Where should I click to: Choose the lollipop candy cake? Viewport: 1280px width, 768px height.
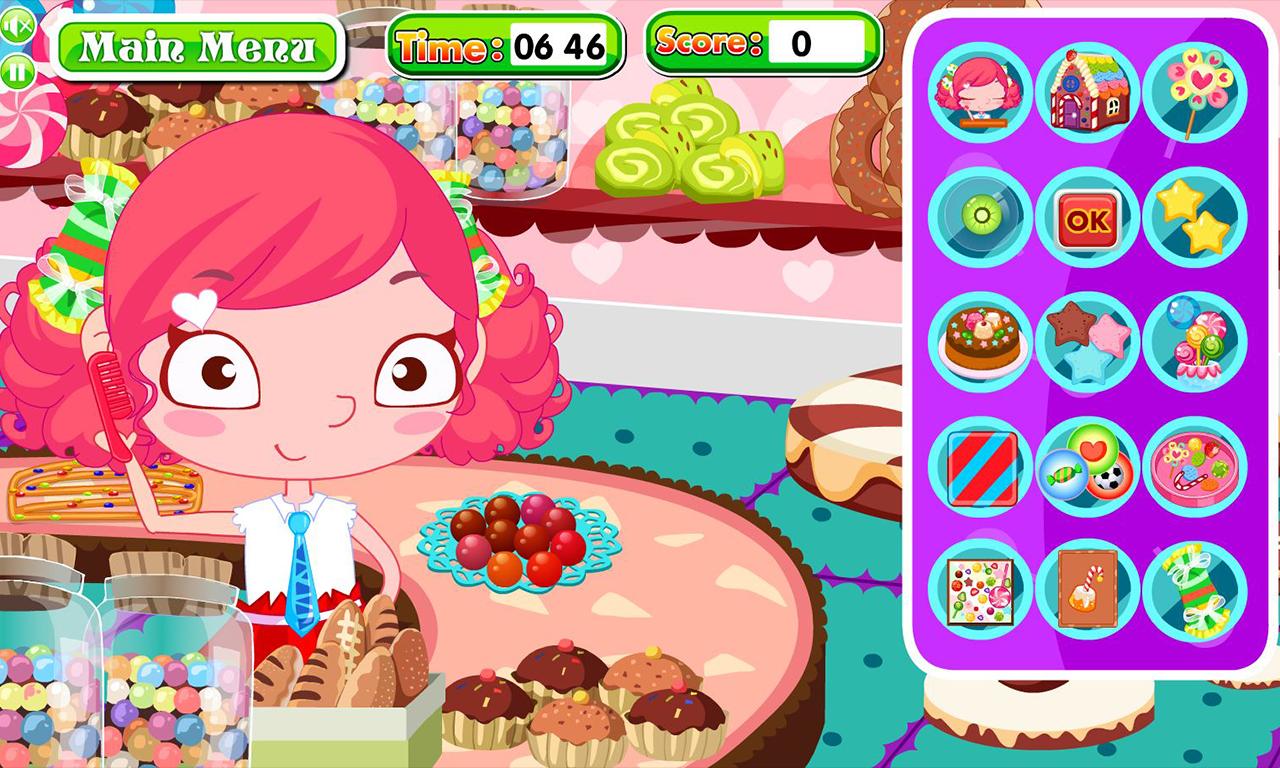[x=1196, y=342]
